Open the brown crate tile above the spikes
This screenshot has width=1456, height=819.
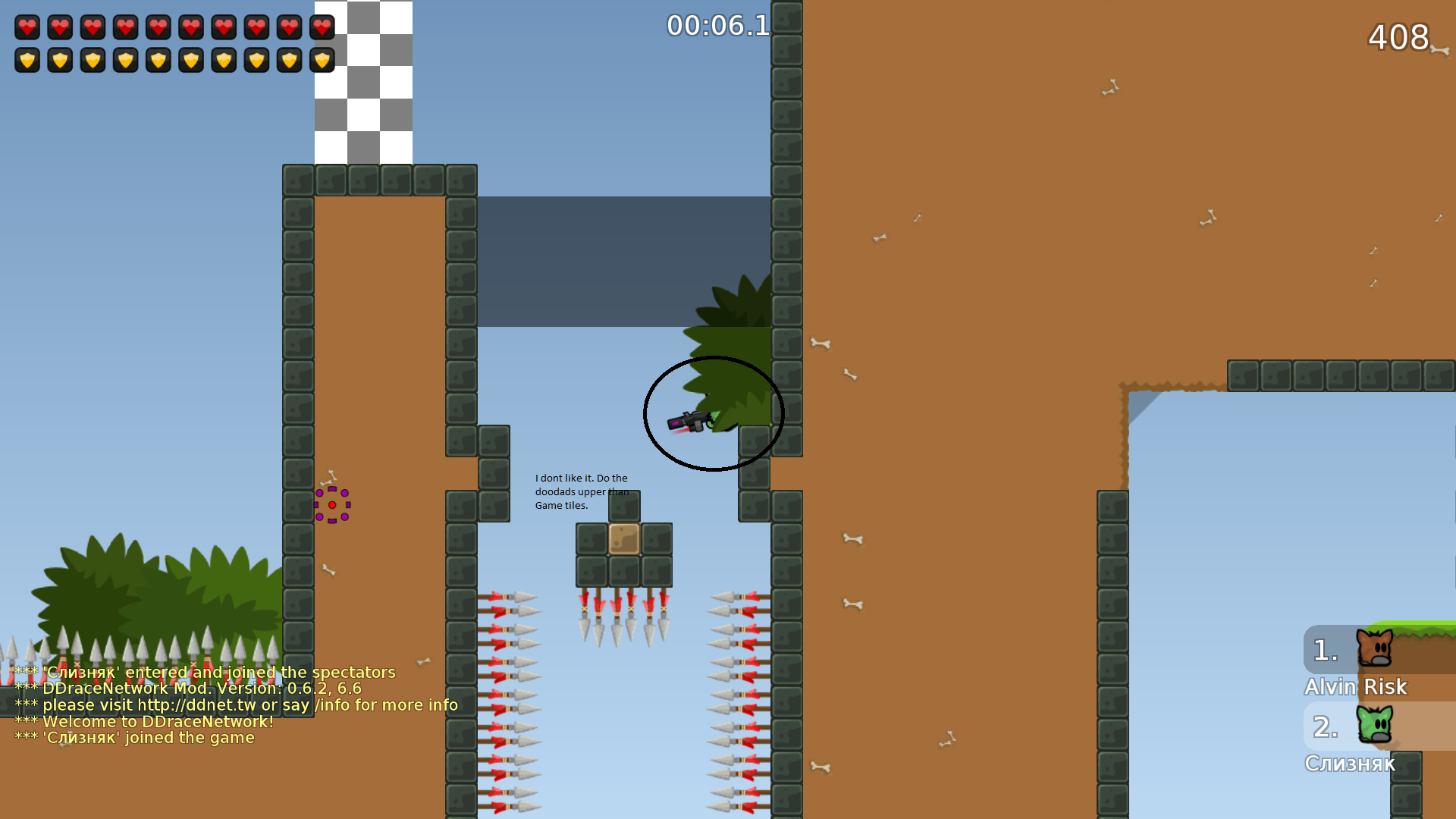pos(624,539)
